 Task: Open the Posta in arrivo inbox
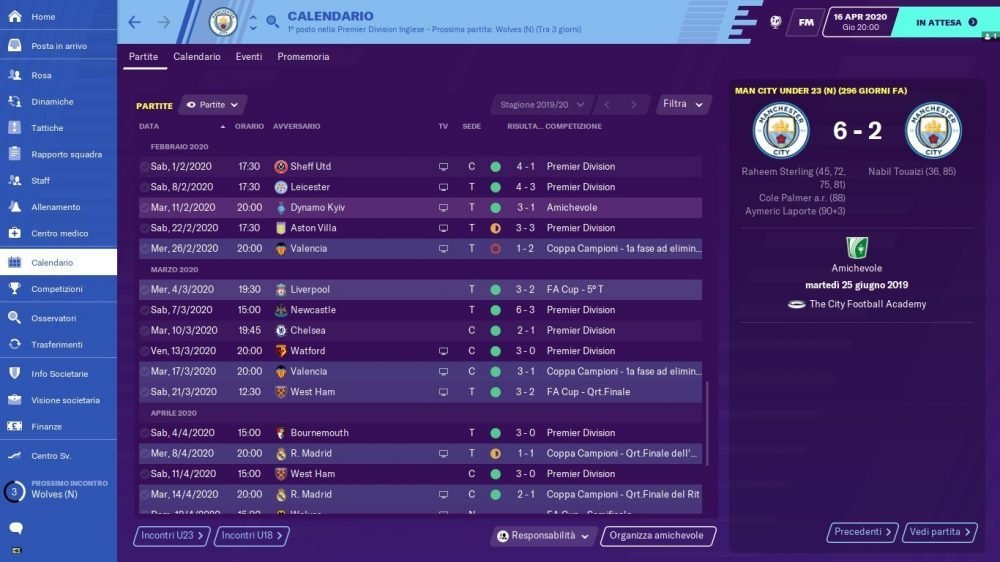point(58,46)
